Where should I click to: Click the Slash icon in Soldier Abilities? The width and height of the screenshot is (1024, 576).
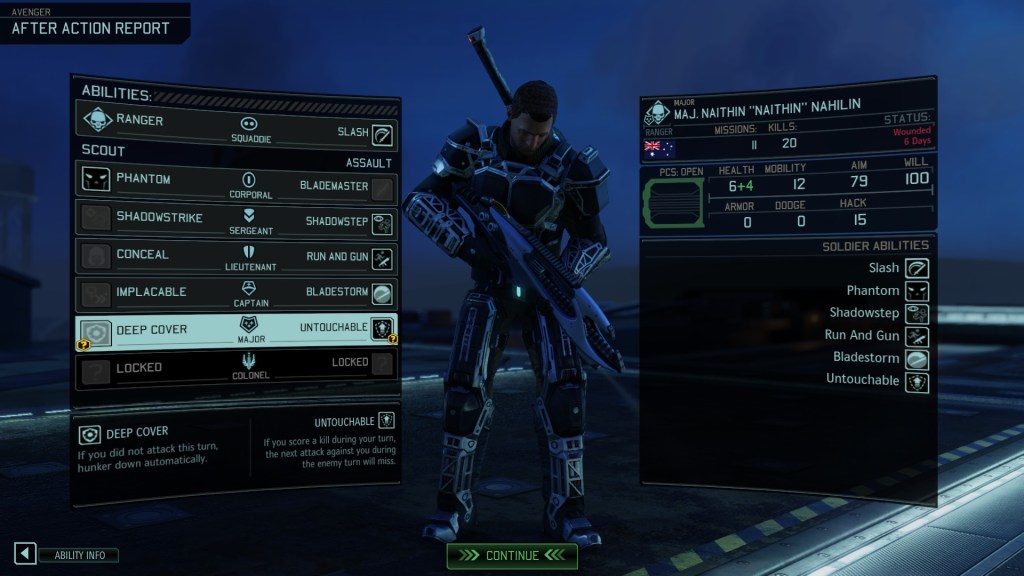click(x=916, y=268)
